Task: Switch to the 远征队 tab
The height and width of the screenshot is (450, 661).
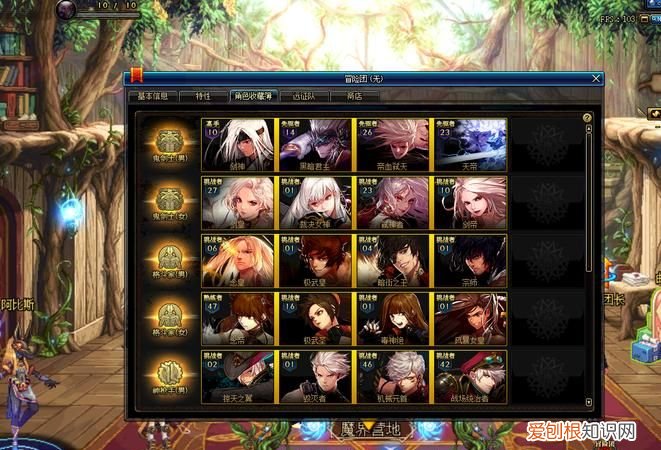Action: click(303, 97)
